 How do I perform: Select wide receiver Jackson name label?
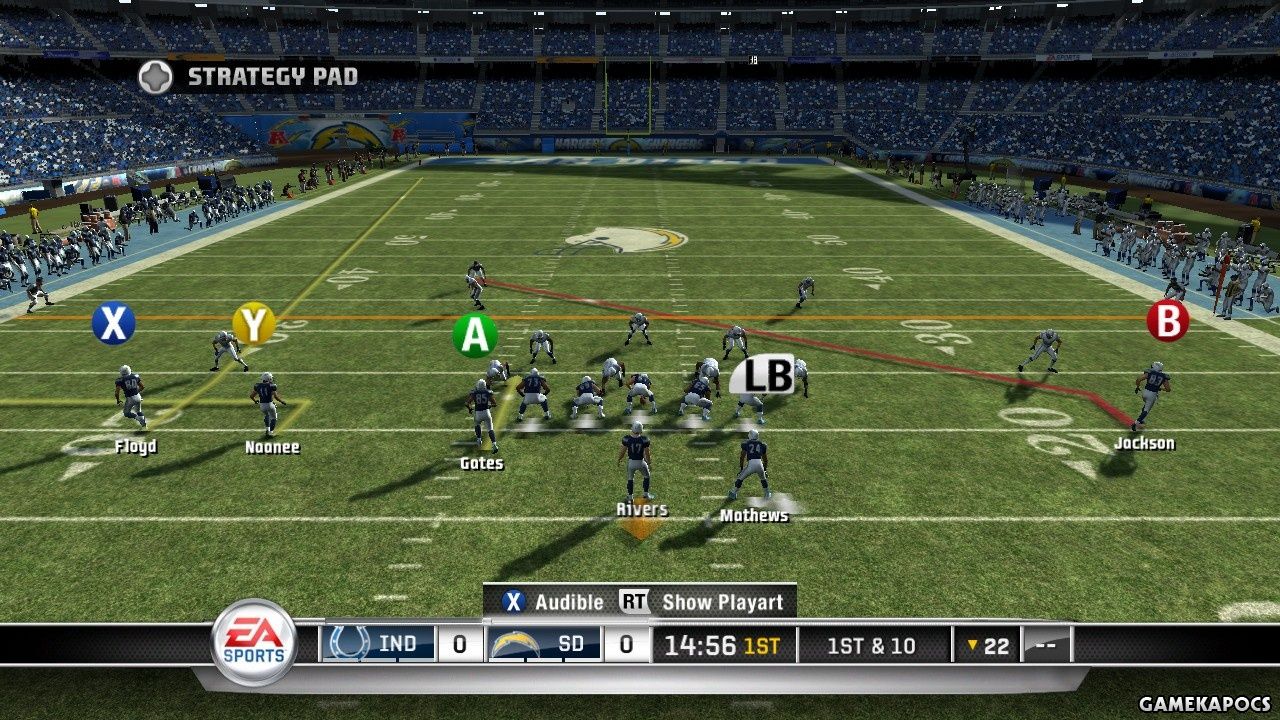1144,443
